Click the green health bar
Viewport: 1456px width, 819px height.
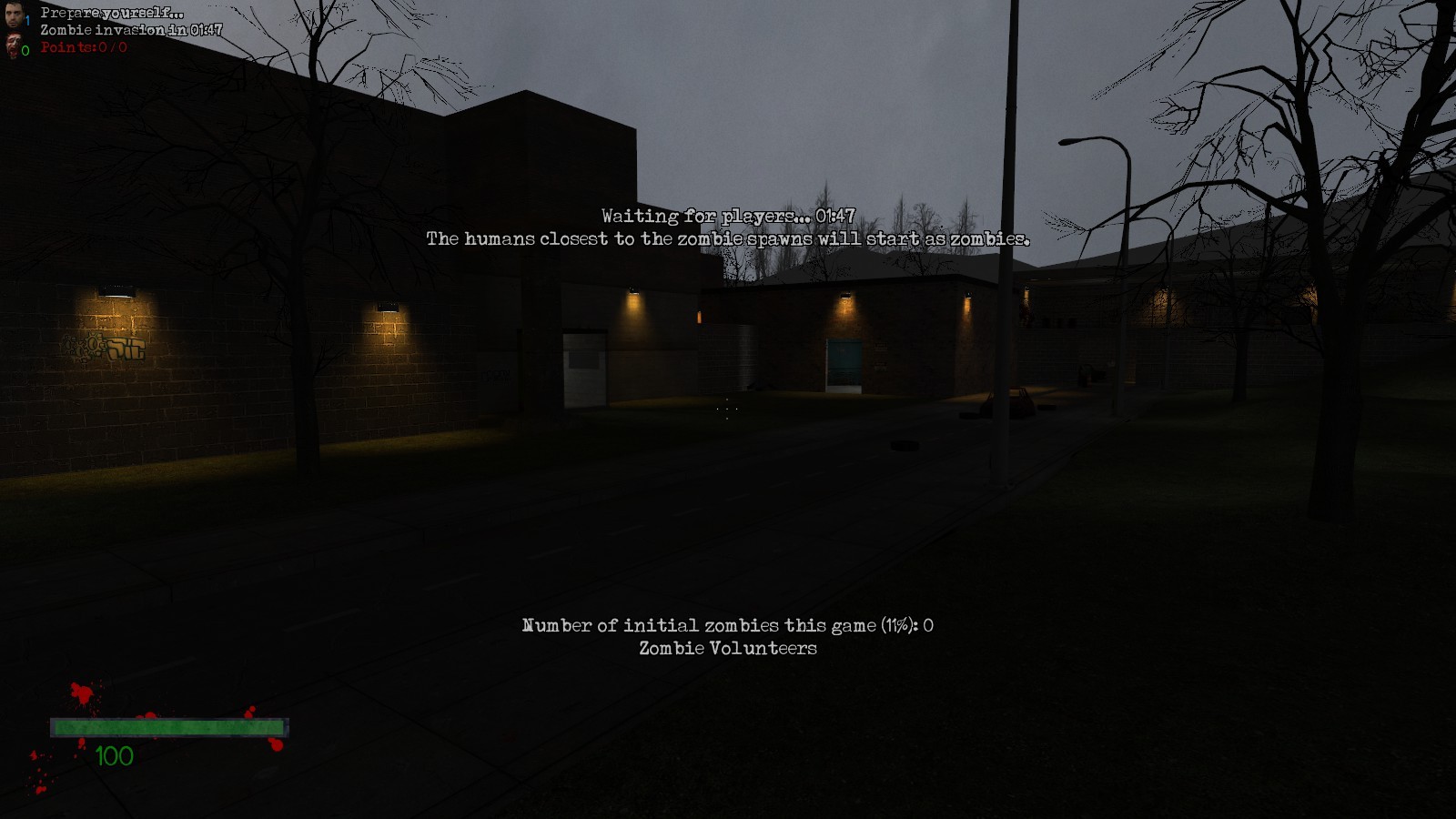point(167,726)
